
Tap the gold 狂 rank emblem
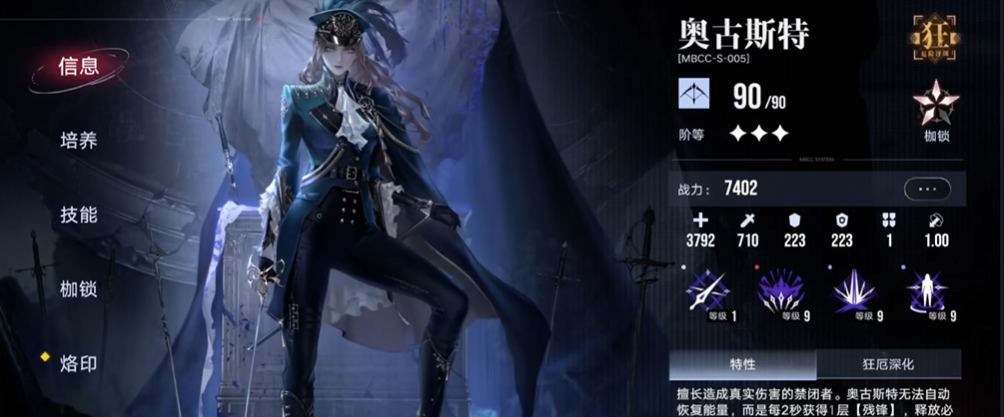click(936, 37)
